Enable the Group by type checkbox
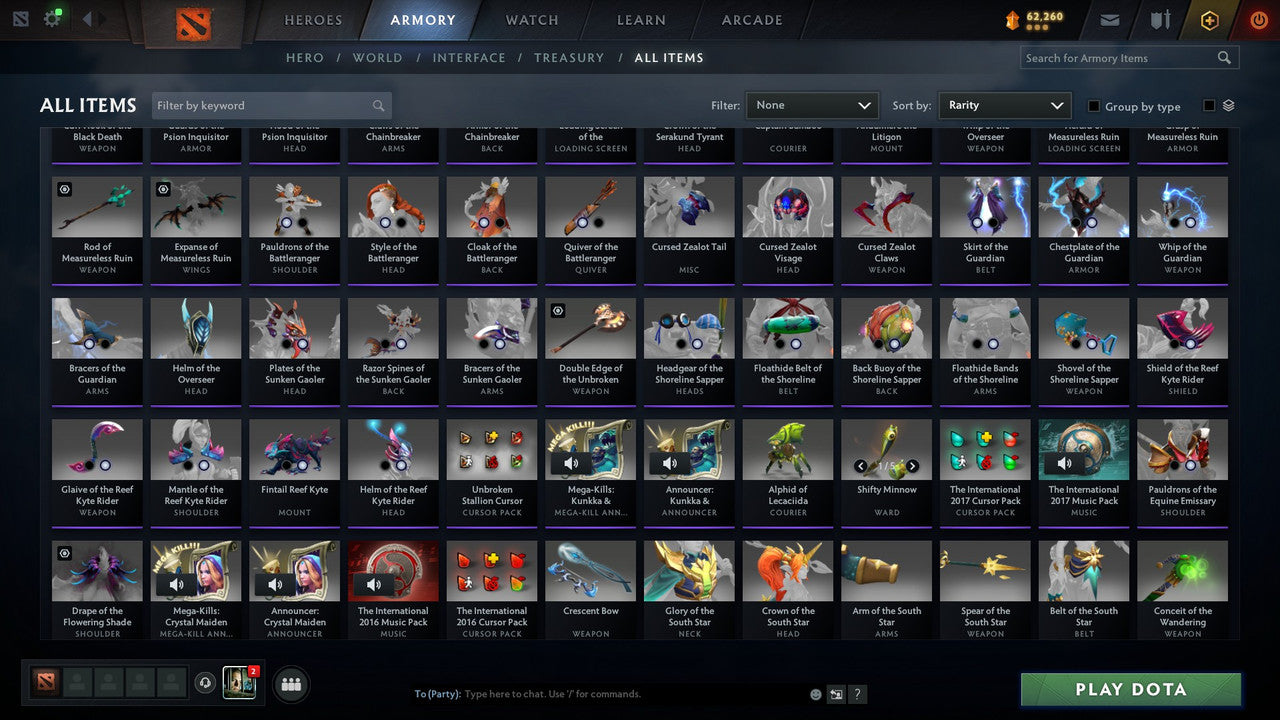Screen dimensions: 1280x720 click(x=1095, y=106)
